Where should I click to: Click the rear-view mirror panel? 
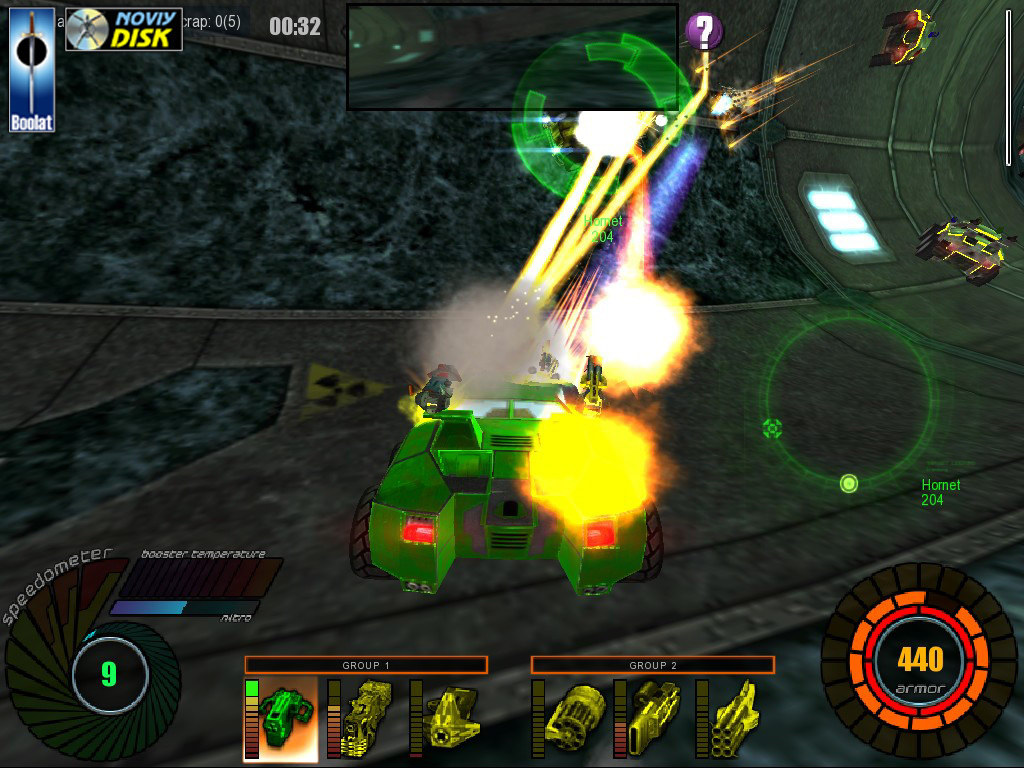512,57
